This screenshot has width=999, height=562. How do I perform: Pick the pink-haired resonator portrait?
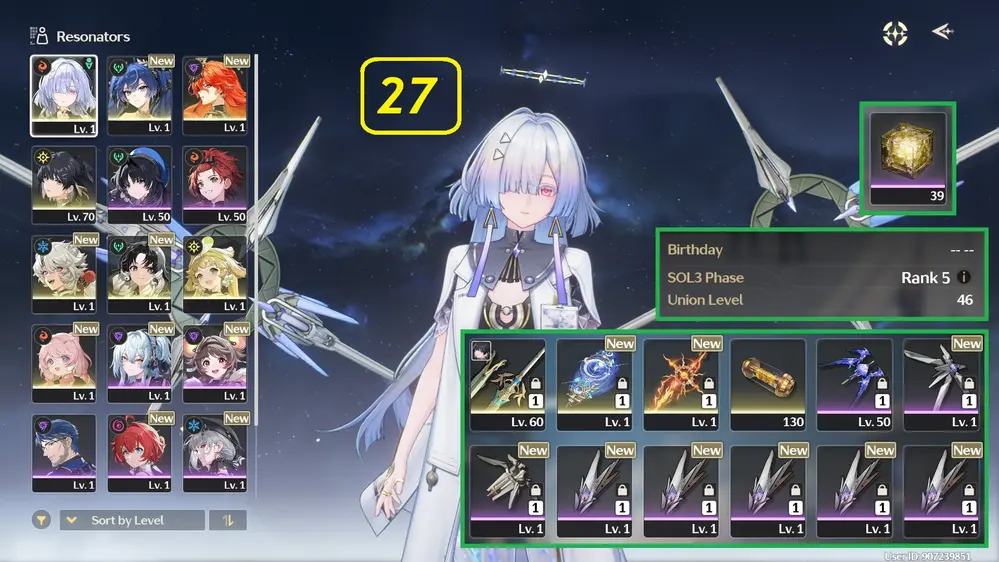click(64, 363)
